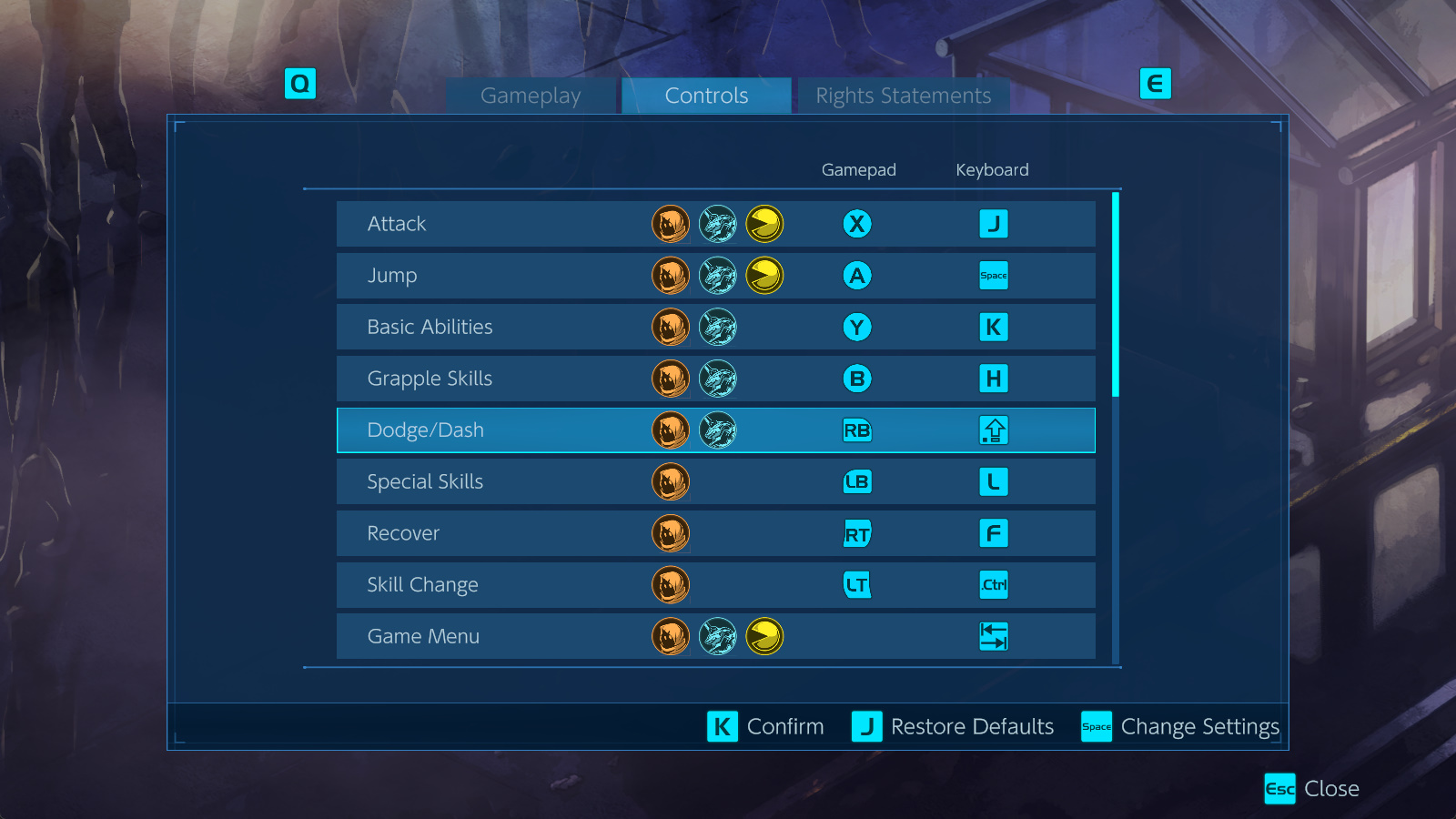Pick the Grapple Skills binding row
This screenshot has height=819, width=1456.
[x=715, y=379]
